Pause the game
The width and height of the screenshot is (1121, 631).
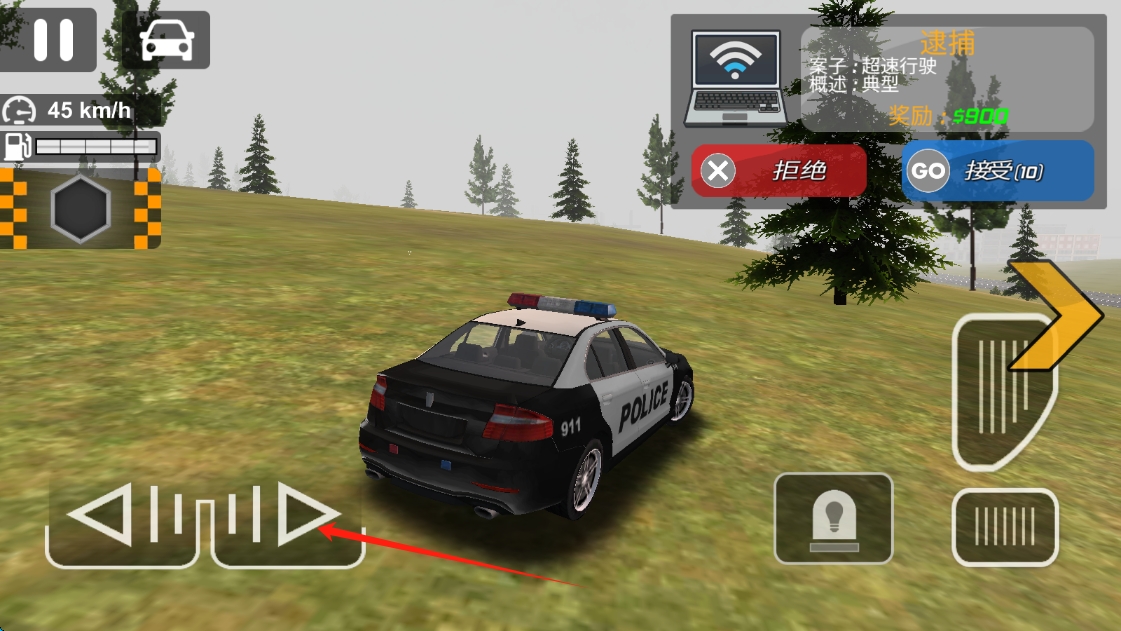52,40
